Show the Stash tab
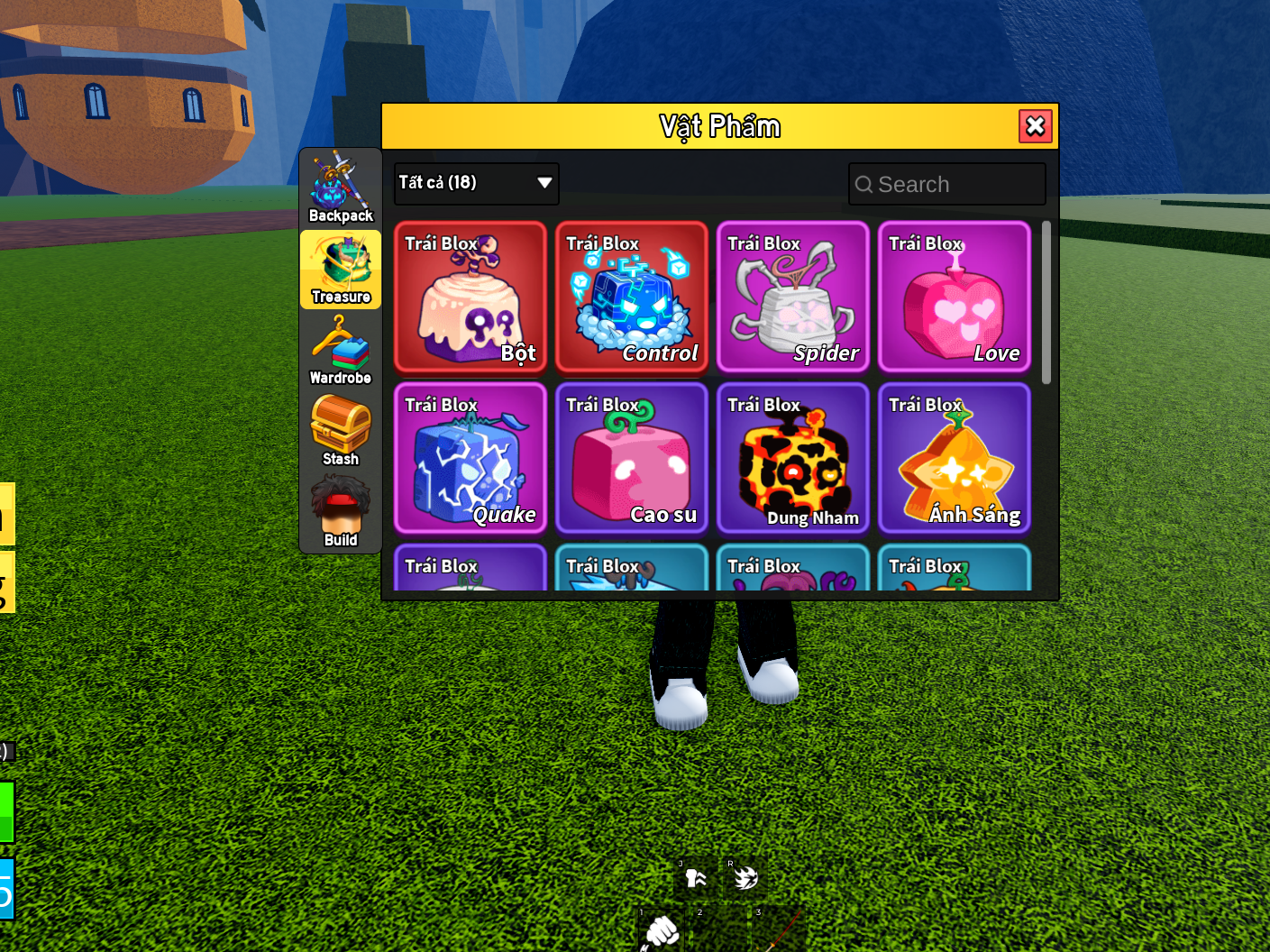Viewport: 1270px width, 952px height. tap(341, 432)
